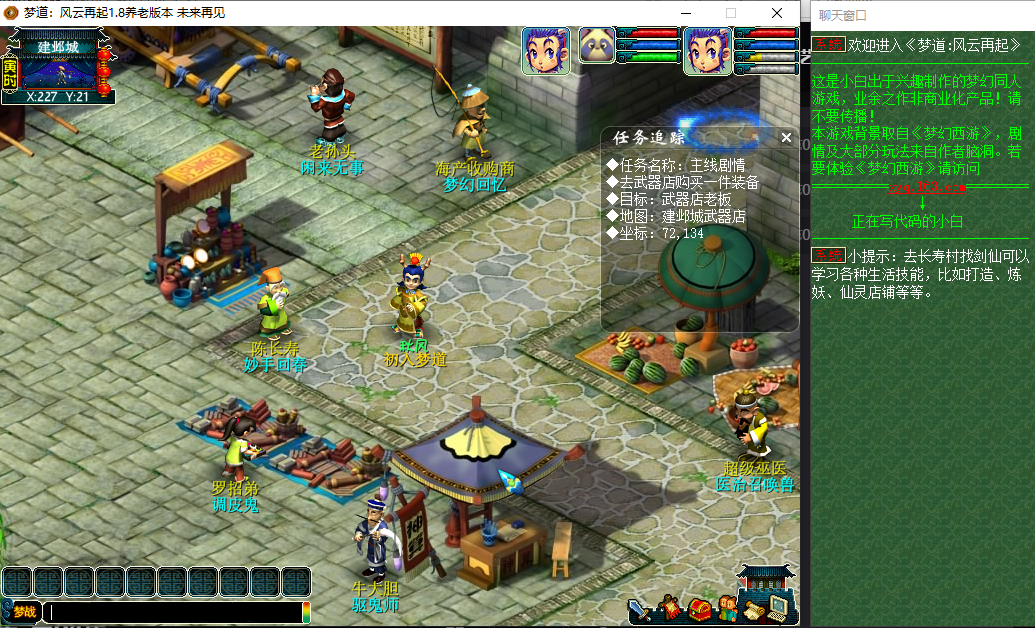This screenshot has width=1035, height=628.
Task: Minimize the game window
Action: 684,13
